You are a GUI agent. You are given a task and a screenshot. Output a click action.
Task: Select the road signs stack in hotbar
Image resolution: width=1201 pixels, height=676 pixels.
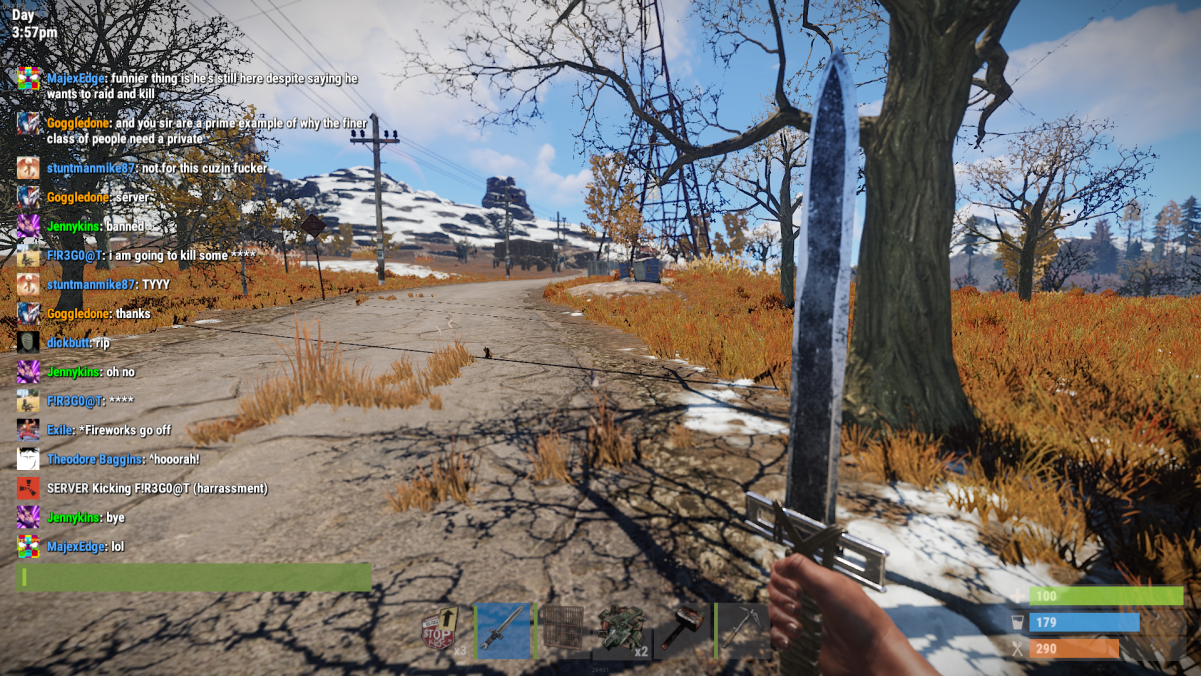(443, 630)
